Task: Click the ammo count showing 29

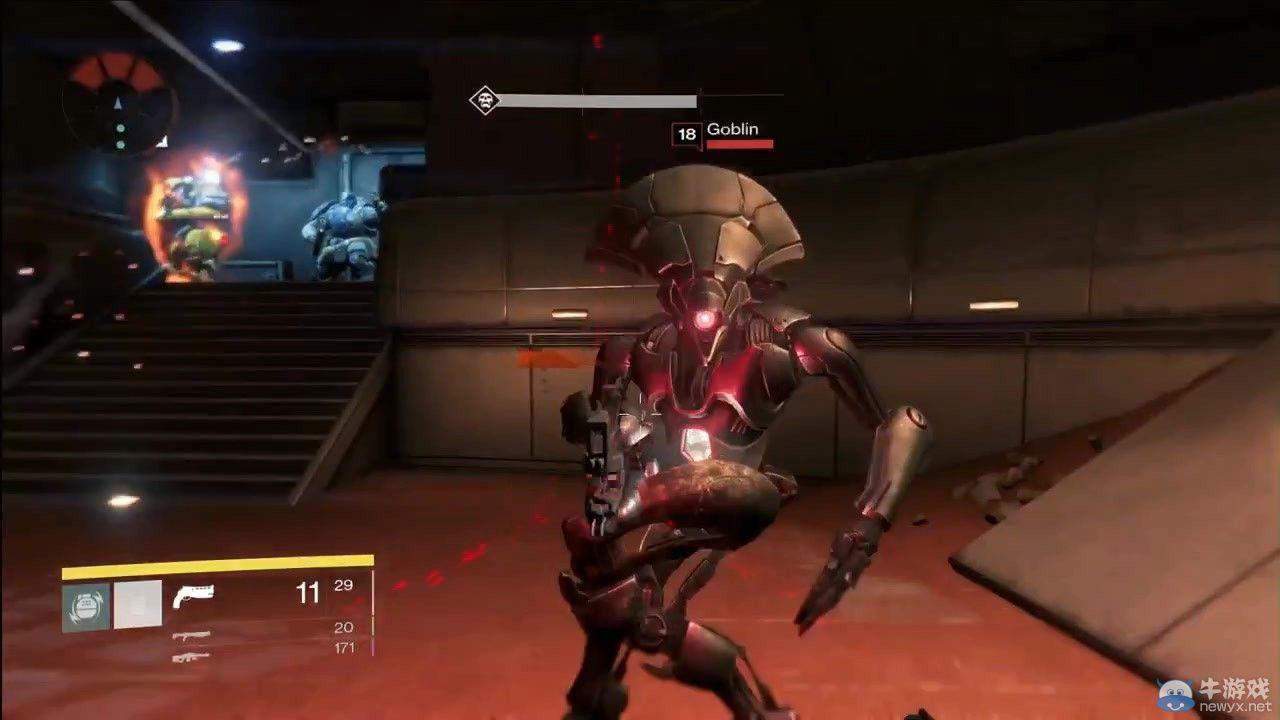Action: tap(344, 586)
